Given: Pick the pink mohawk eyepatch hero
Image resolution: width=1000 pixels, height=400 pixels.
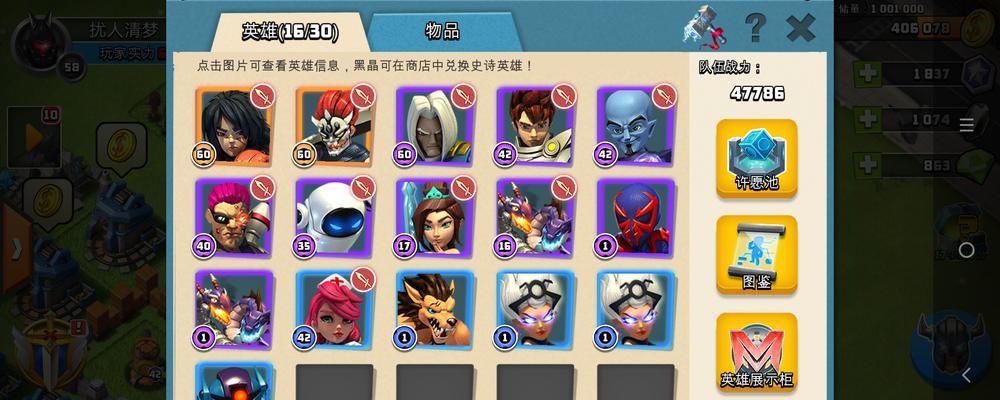Looking at the screenshot, I should (234, 218).
